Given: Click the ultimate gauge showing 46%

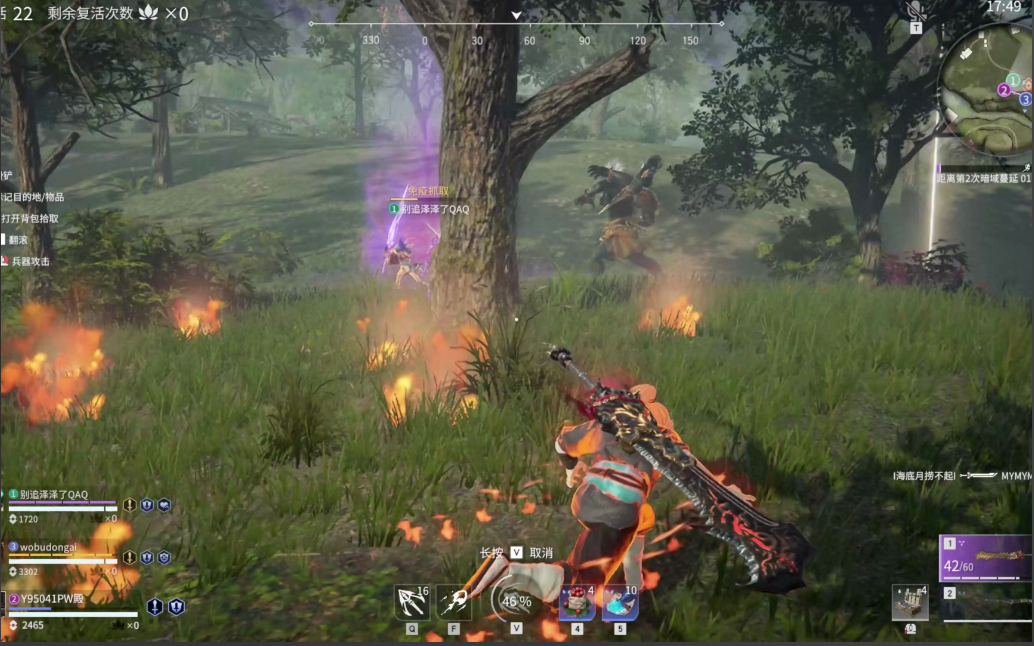Looking at the screenshot, I should [x=516, y=602].
